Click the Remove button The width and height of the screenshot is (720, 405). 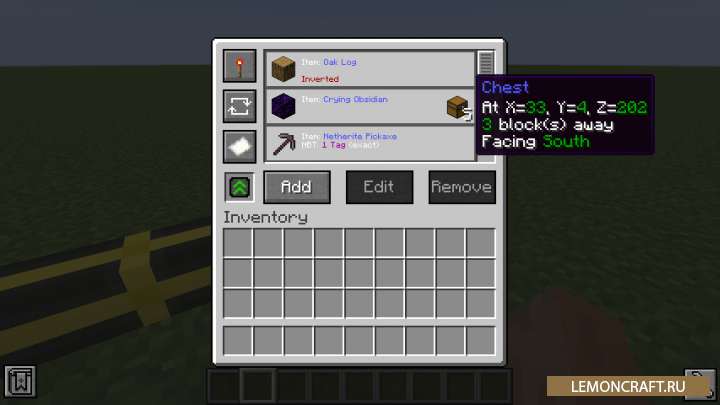pos(461,187)
